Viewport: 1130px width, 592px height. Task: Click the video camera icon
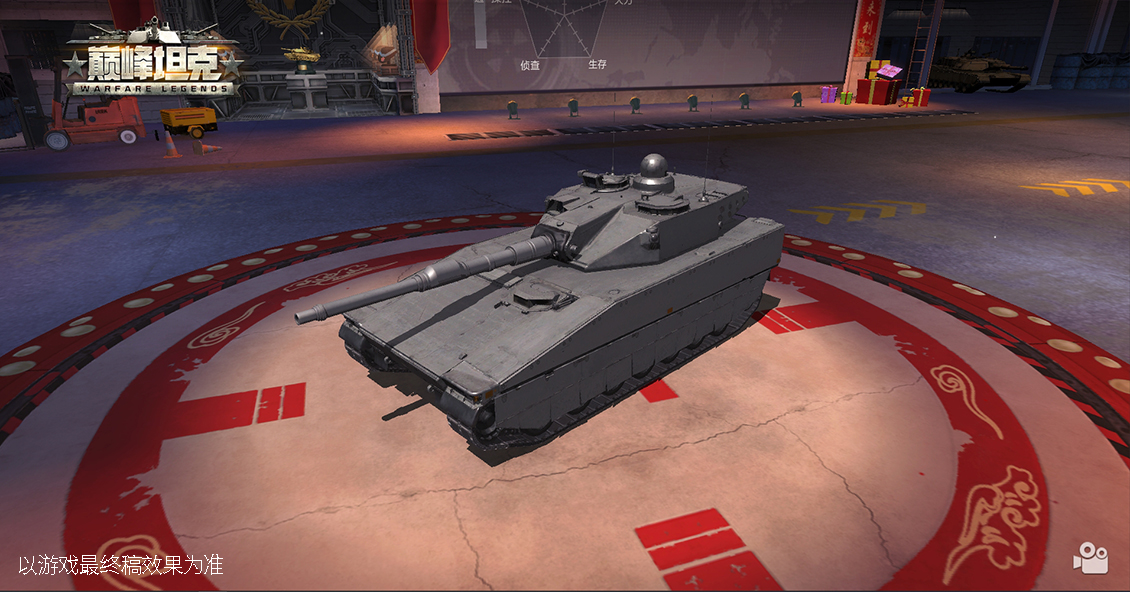1090,559
